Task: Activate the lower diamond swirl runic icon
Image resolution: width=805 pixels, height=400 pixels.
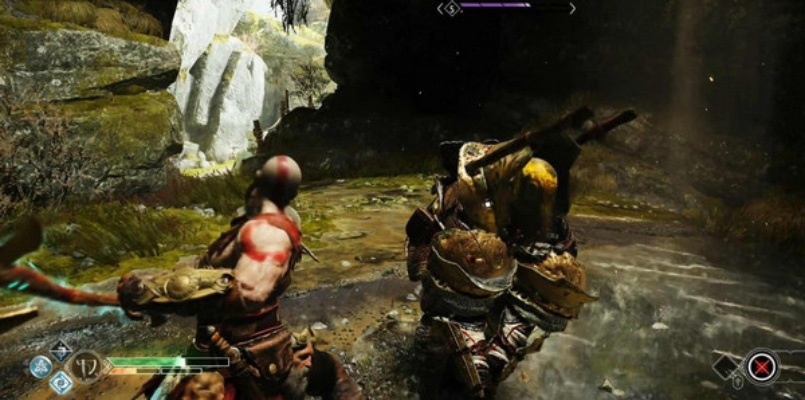Action: pos(61,383)
